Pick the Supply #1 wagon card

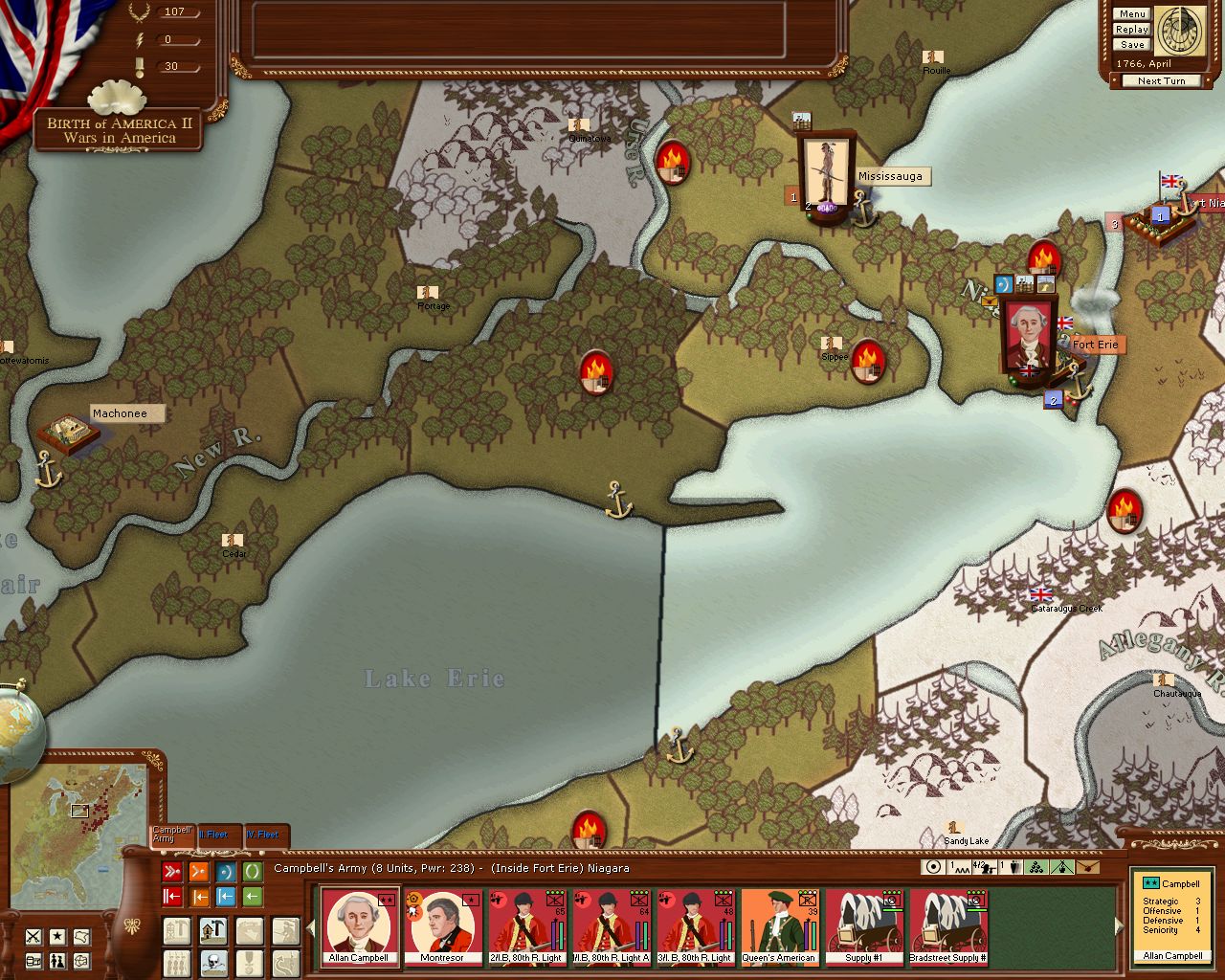coord(863,926)
